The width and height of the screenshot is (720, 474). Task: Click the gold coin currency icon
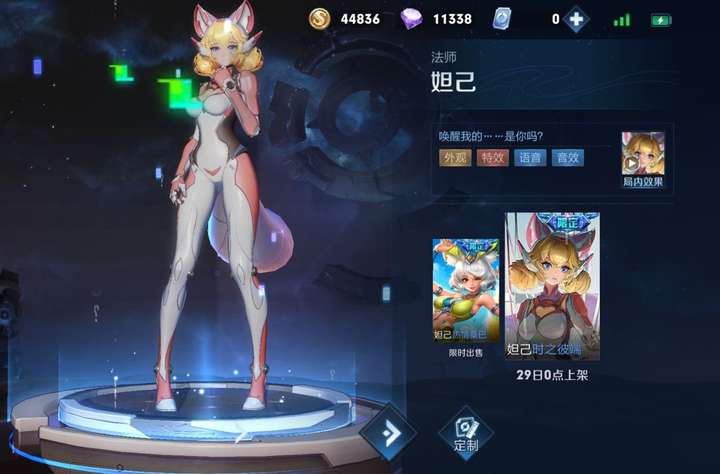point(320,19)
